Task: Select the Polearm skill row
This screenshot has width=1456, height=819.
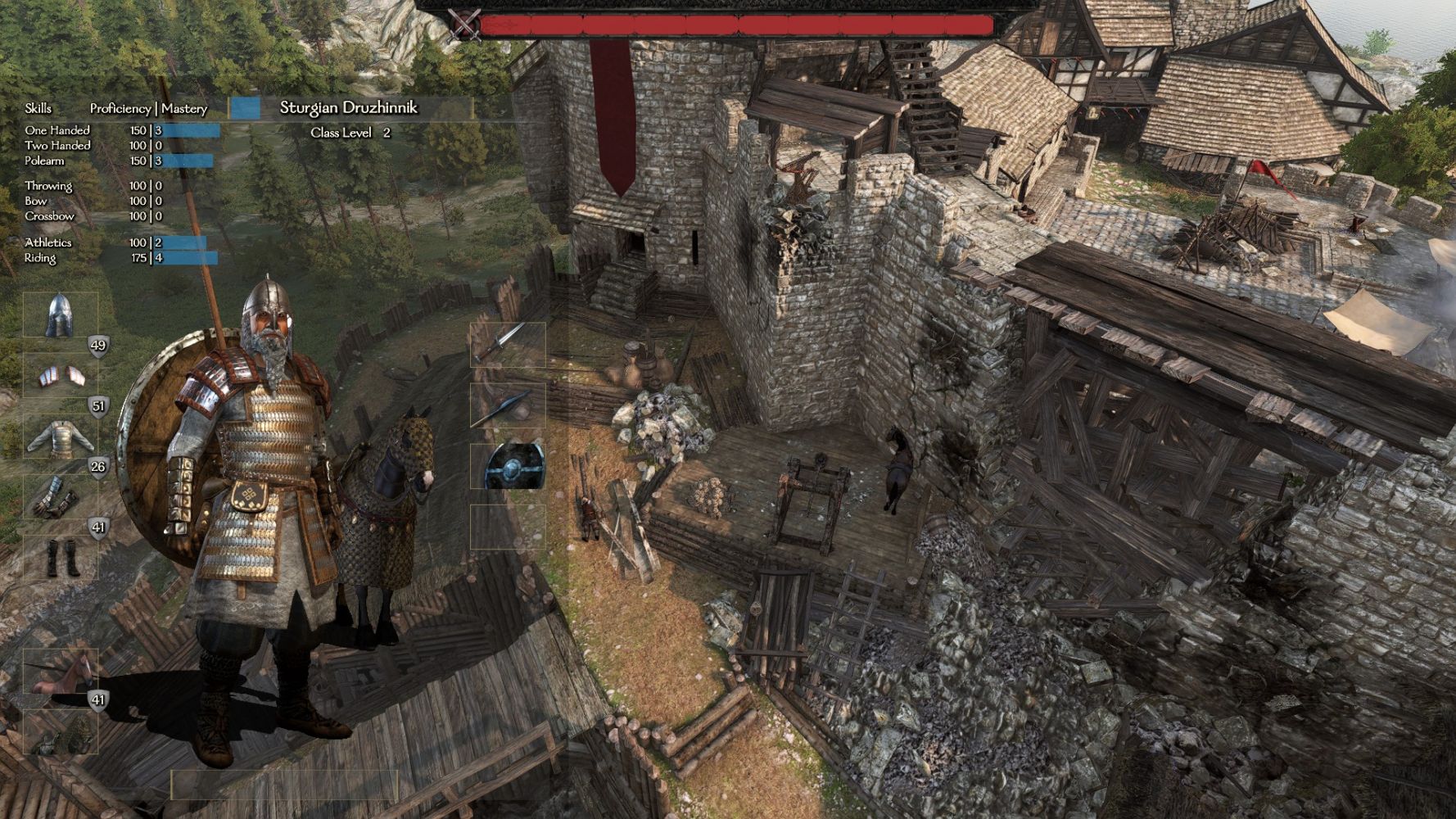Action: [x=44, y=161]
